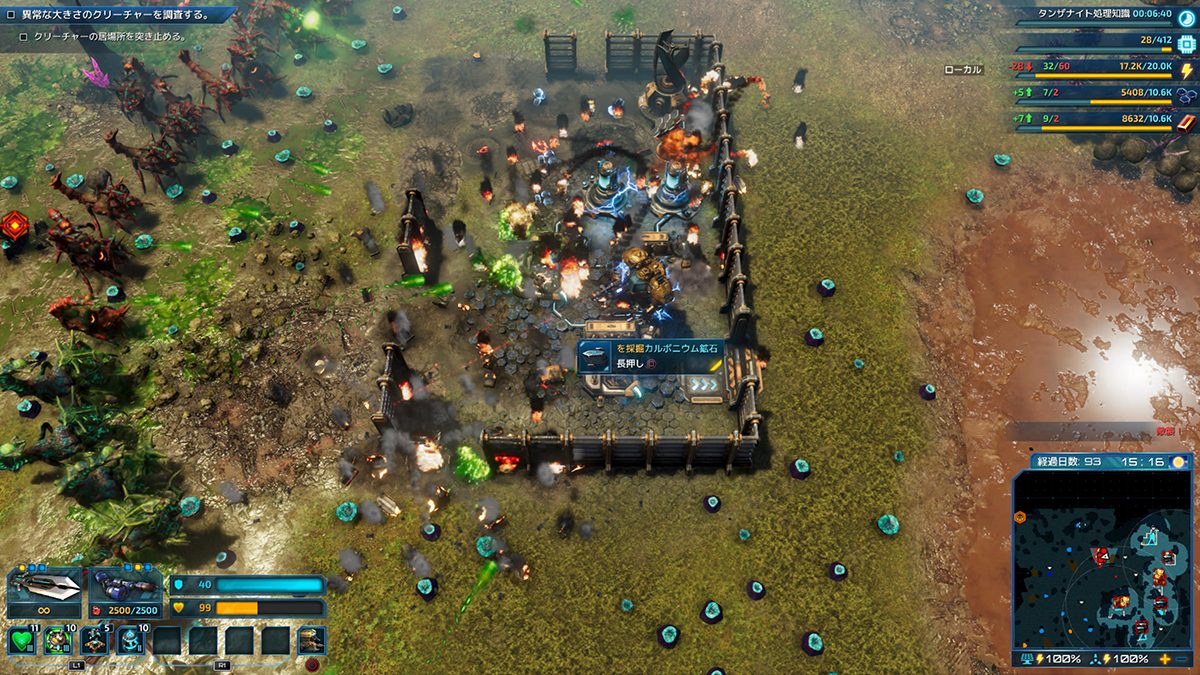Click the orange hexagon marker on minimap

(x=1020, y=517)
